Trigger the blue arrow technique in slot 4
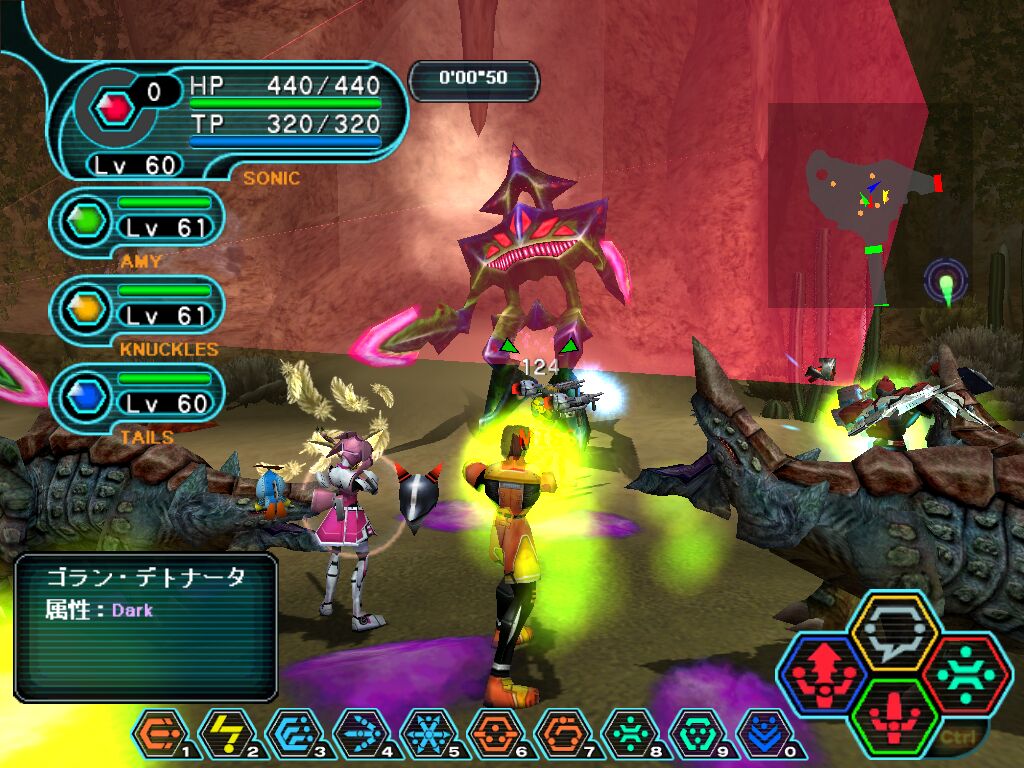The image size is (1024, 768). 360,737
